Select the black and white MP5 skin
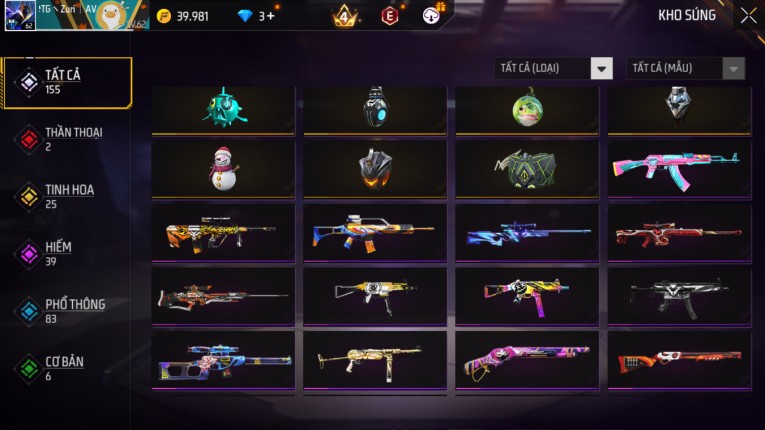The height and width of the screenshot is (430, 765). (x=679, y=295)
